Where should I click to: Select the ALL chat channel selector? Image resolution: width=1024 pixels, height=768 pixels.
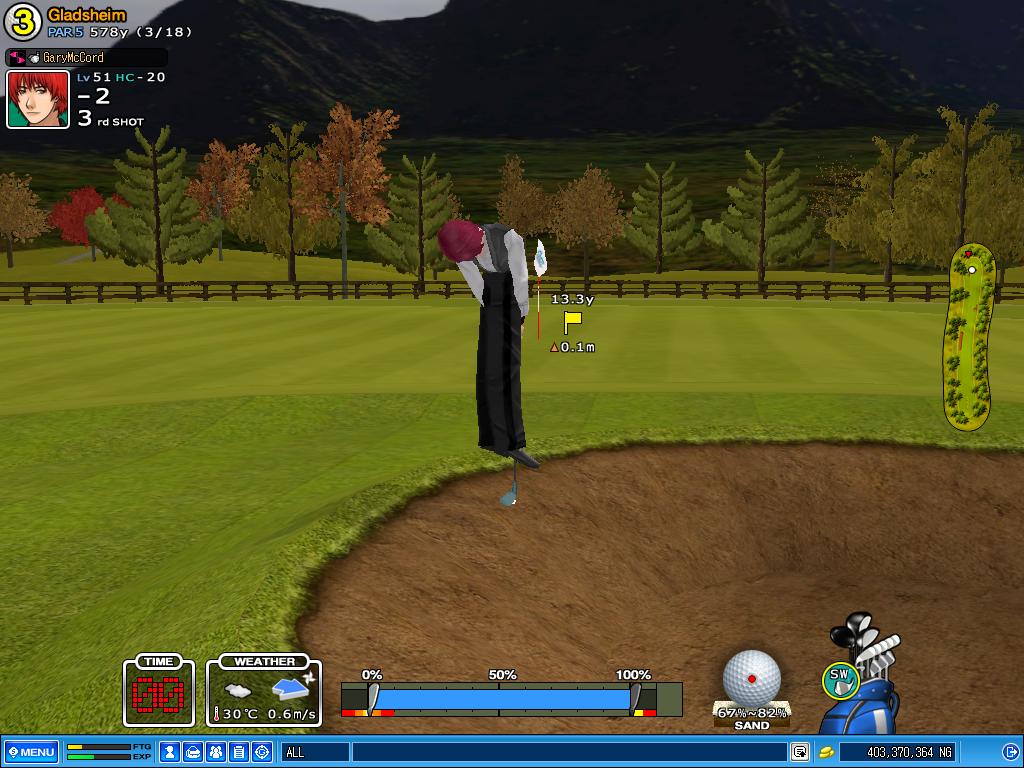pyautogui.click(x=315, y=752)
